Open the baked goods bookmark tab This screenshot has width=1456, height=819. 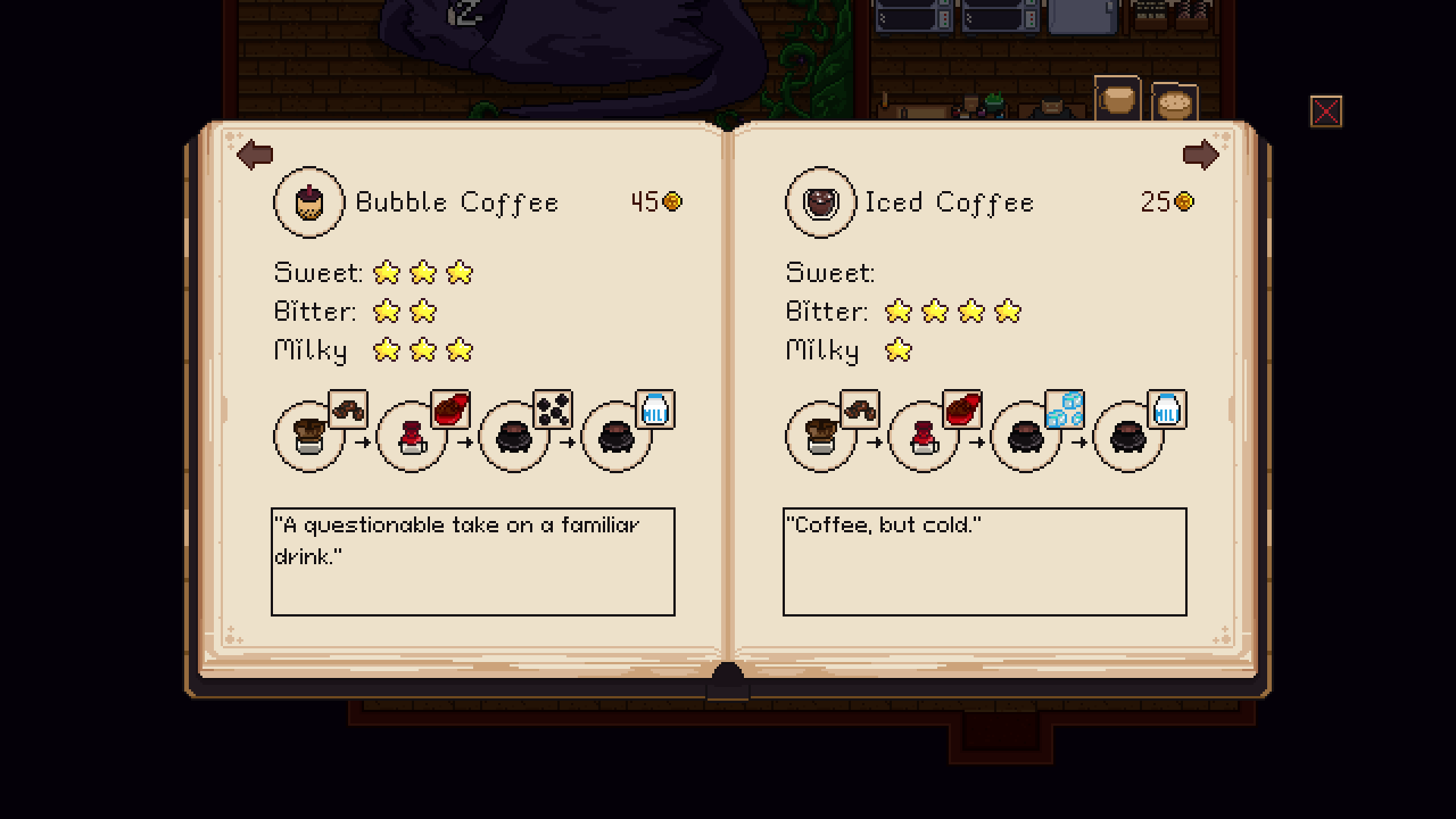coord(1175,104)
